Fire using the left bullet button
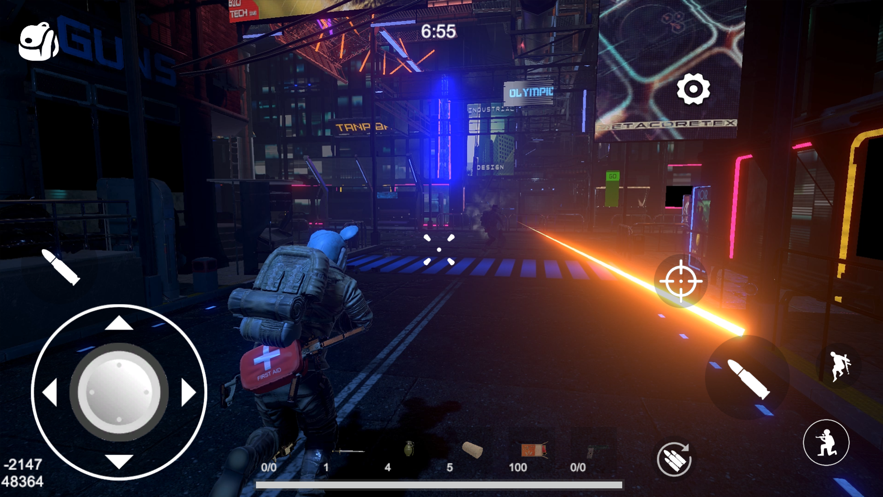The image size is (883, 497). point(60,267)
